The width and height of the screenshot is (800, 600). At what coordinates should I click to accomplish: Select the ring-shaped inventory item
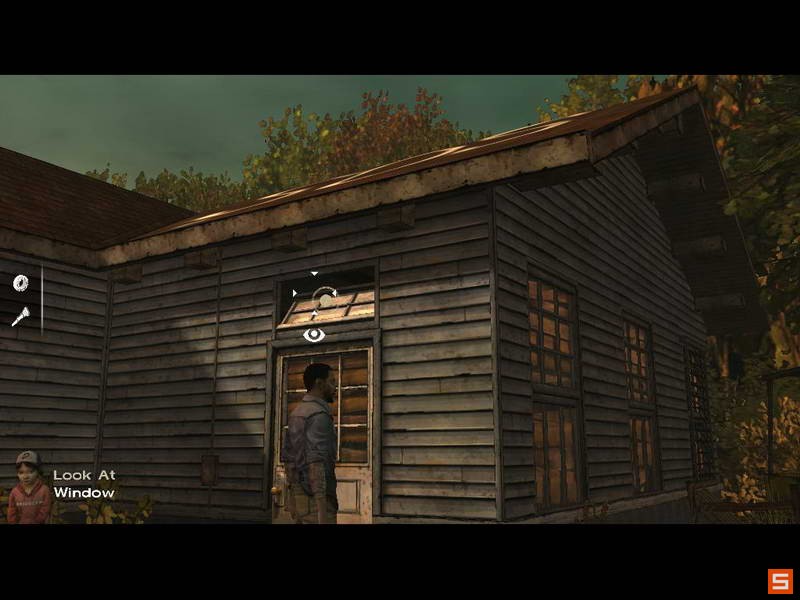[20, 284]
